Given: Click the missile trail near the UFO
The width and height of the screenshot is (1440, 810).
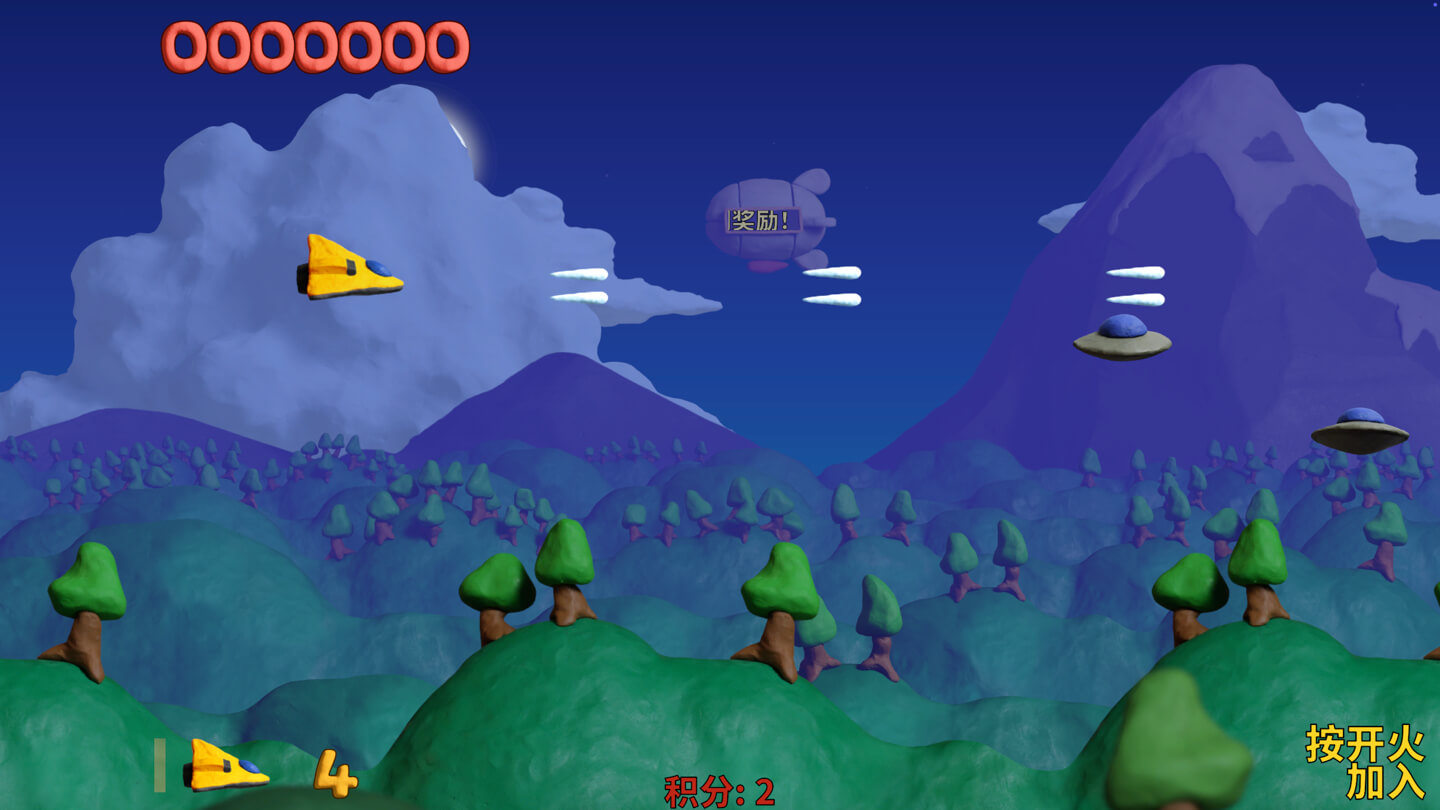Looking at the screenshot, I should [x=1135, y=285].
